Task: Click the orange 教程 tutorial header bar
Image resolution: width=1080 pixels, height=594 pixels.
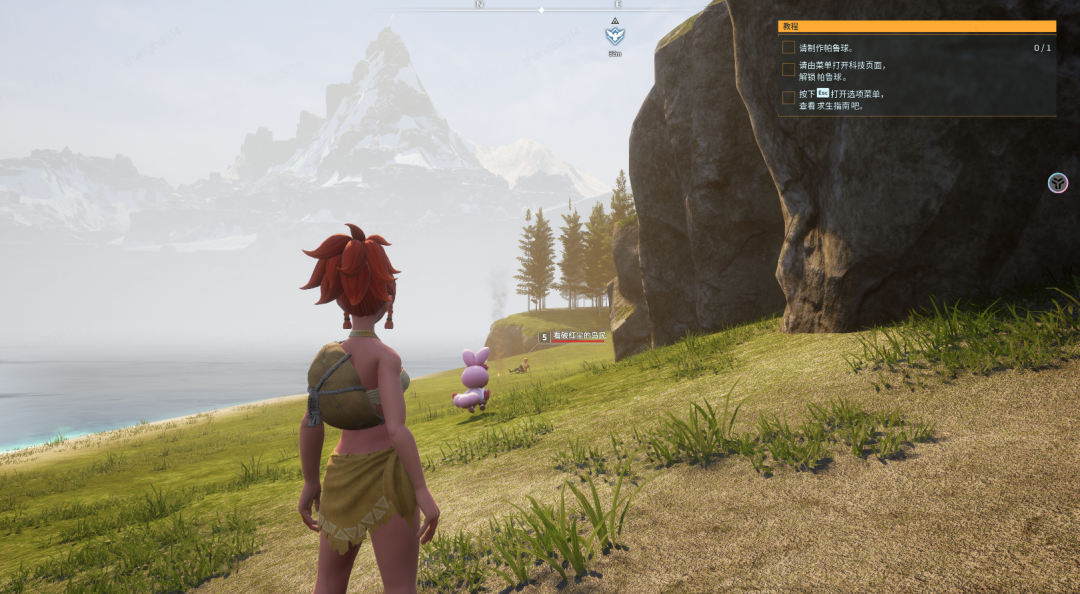Action: 917,27
